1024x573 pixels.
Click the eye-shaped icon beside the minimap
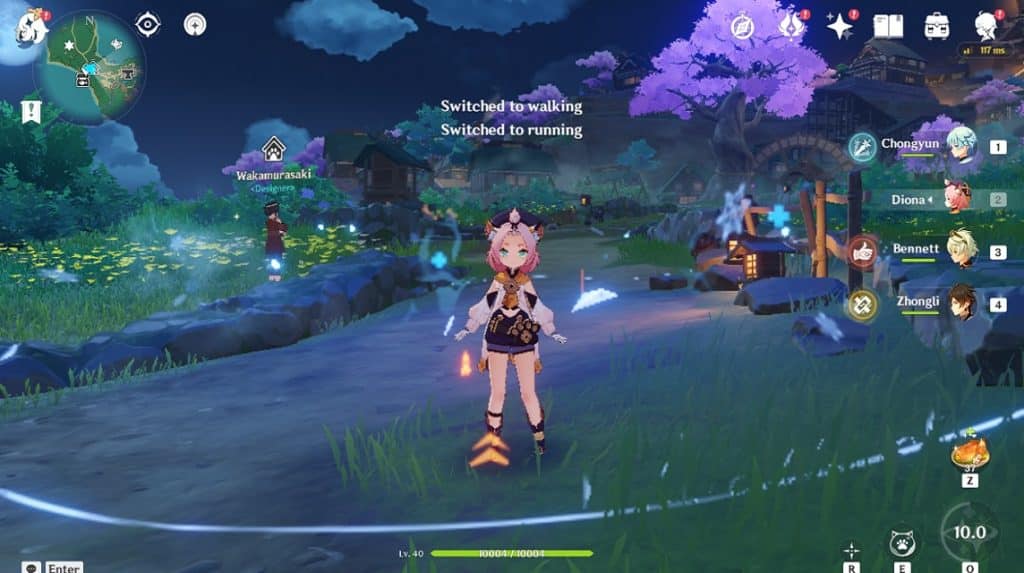[x=148, y=24]
